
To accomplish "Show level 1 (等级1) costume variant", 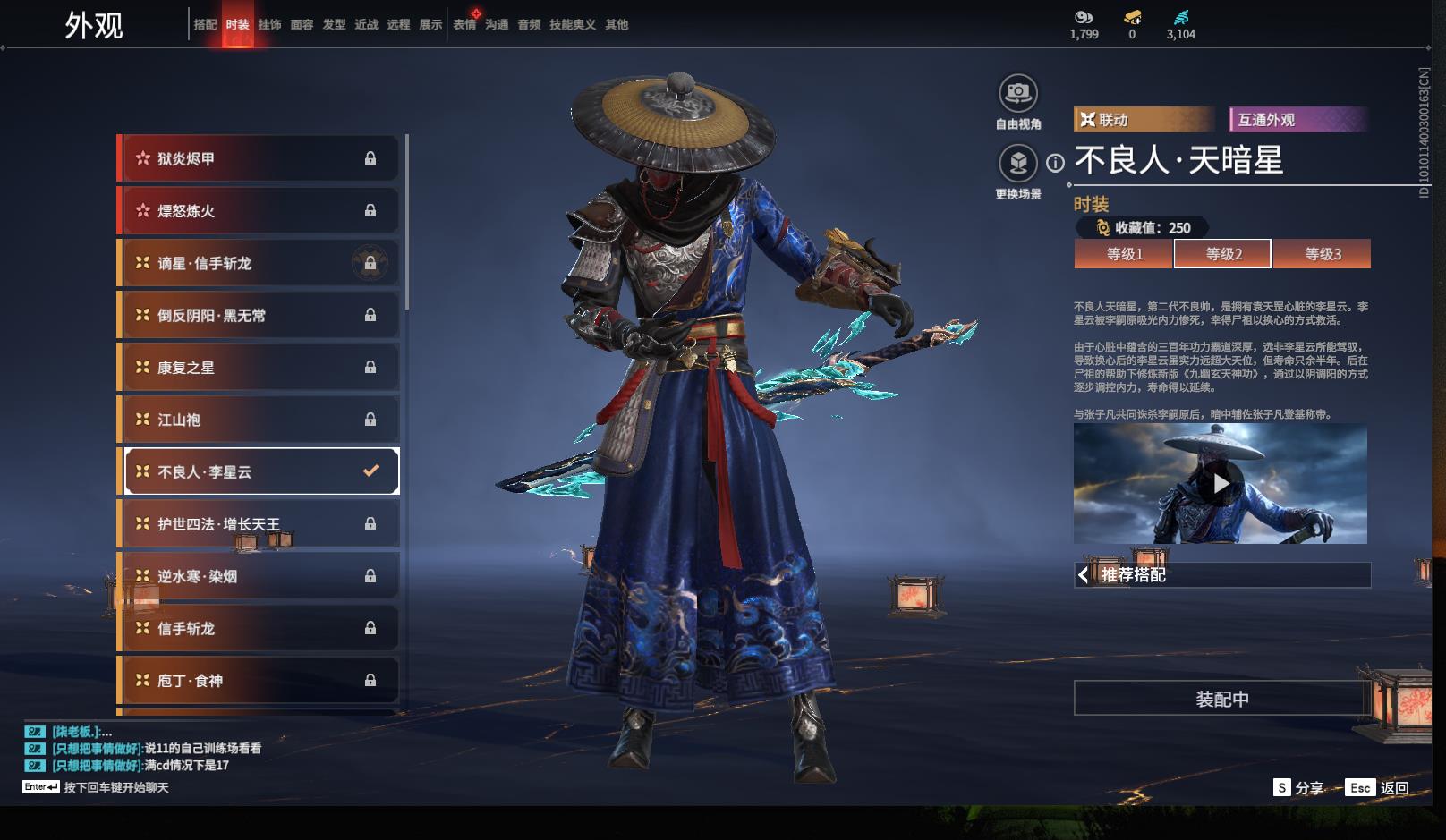I will point(1124,254).
